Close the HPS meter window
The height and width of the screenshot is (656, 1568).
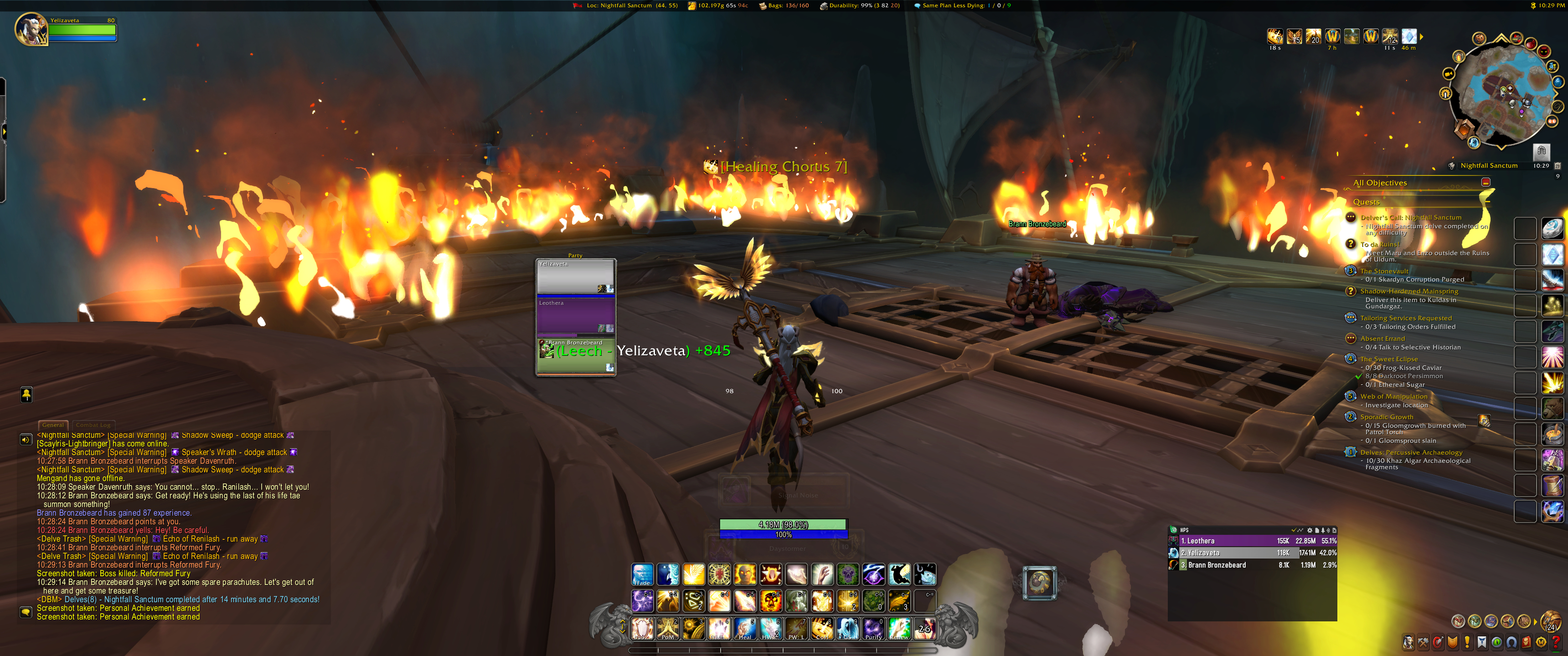pos(1334,530)
